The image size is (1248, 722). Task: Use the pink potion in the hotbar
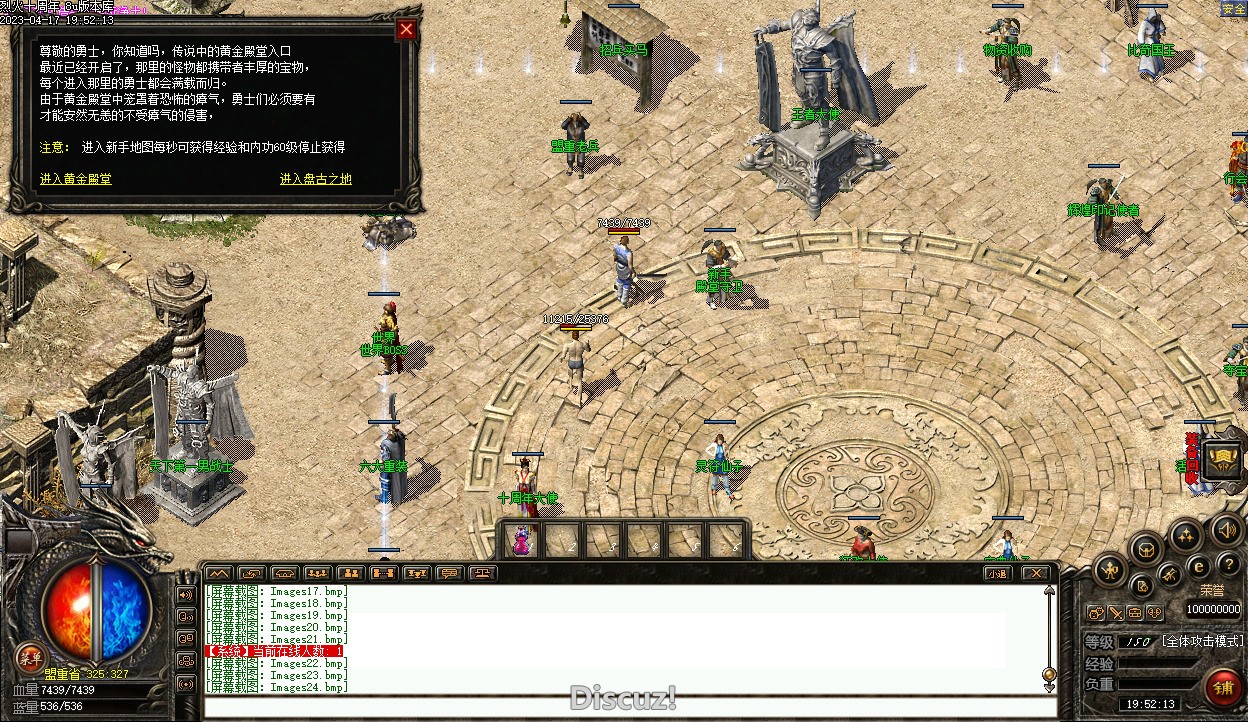coord(523,542)
